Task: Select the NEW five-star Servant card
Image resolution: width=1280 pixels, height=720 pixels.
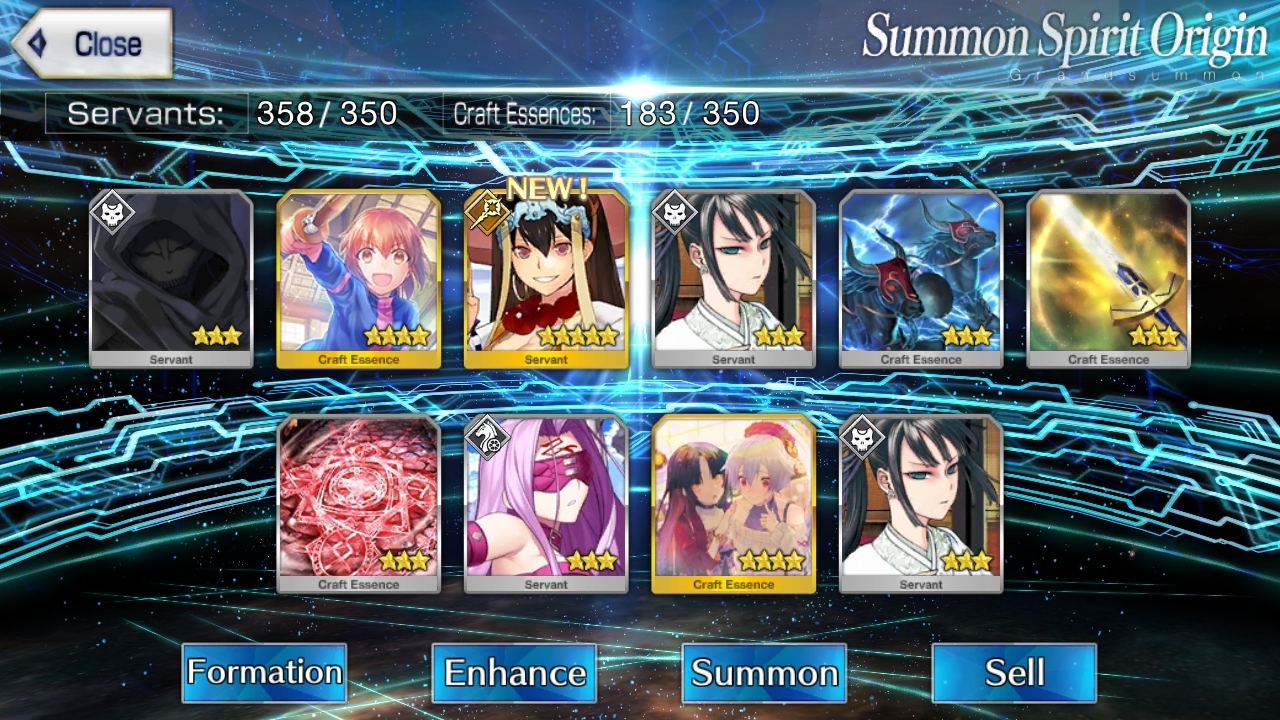Action: 546,278
